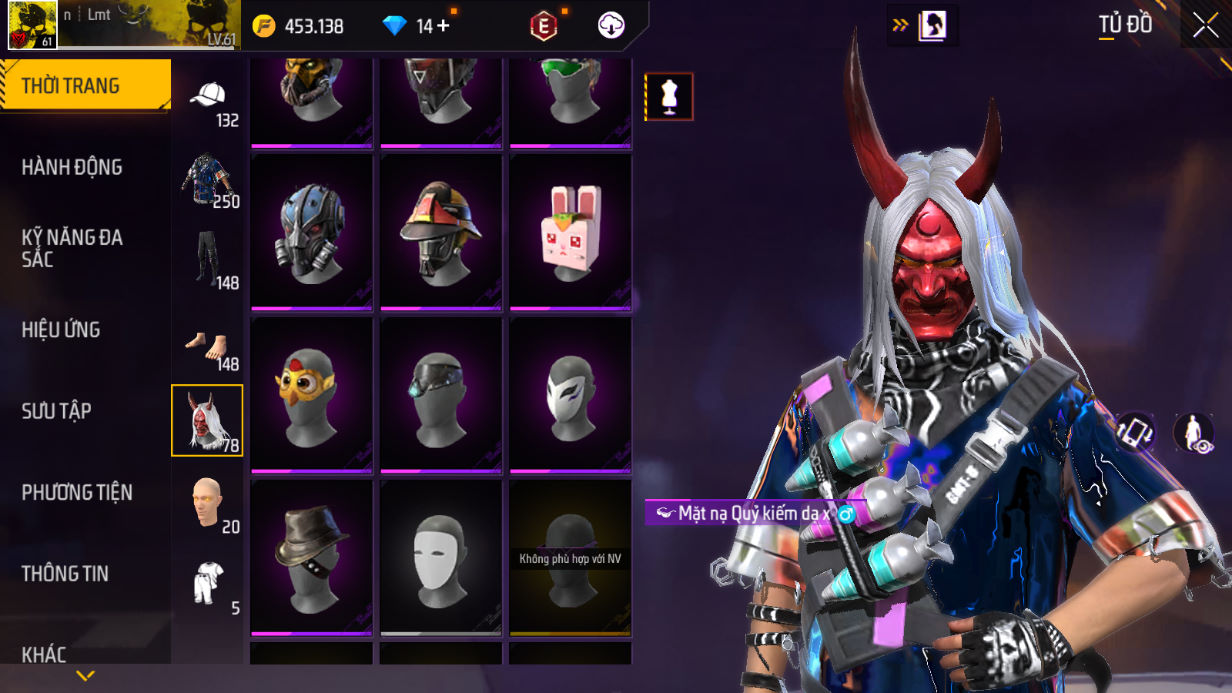Open the SƯU TẬP tab
The height and width of the screenshot is (693, 1232).
tap(57, 411)
